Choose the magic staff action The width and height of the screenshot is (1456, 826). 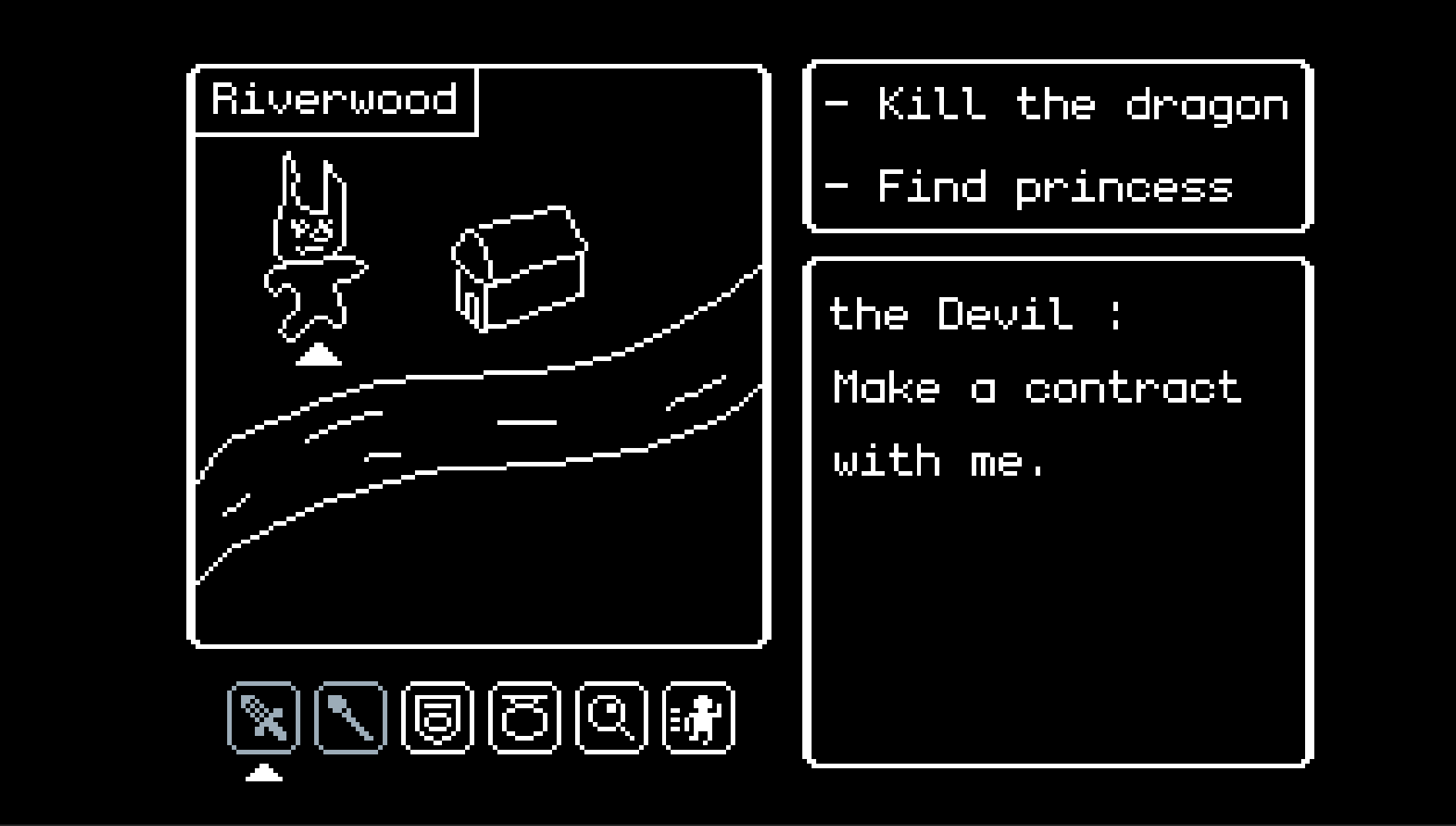coord(350,717)
